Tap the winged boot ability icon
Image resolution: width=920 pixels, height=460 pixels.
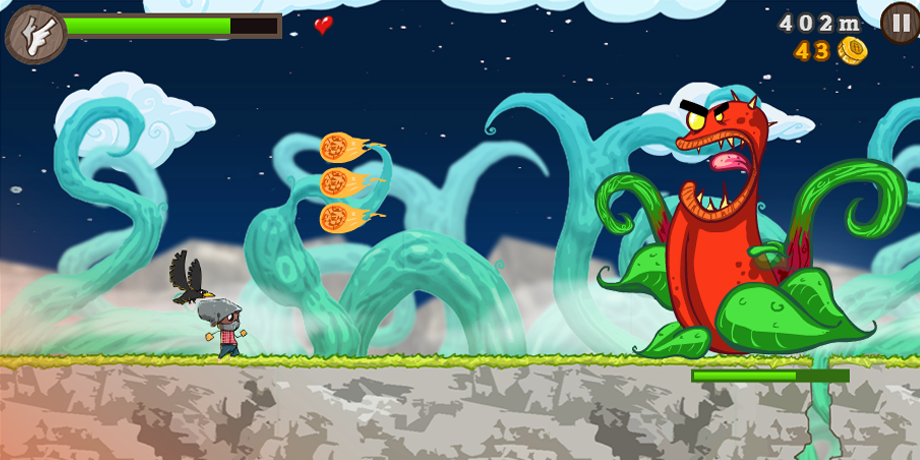pyautogui.click(x=34, y=35)
